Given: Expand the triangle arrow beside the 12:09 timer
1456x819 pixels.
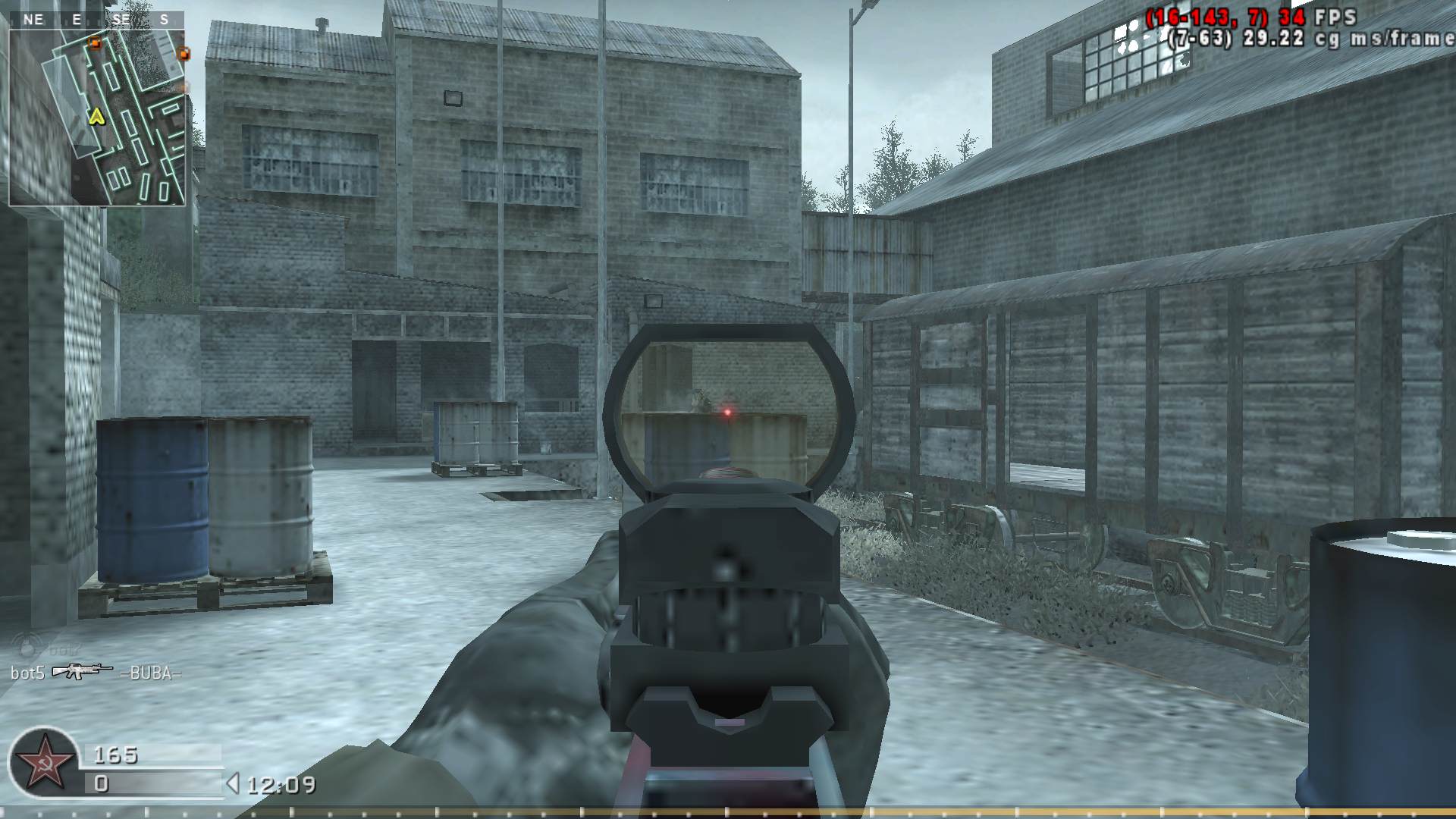Looking at the screenshot, I should (x=234, y=782).
